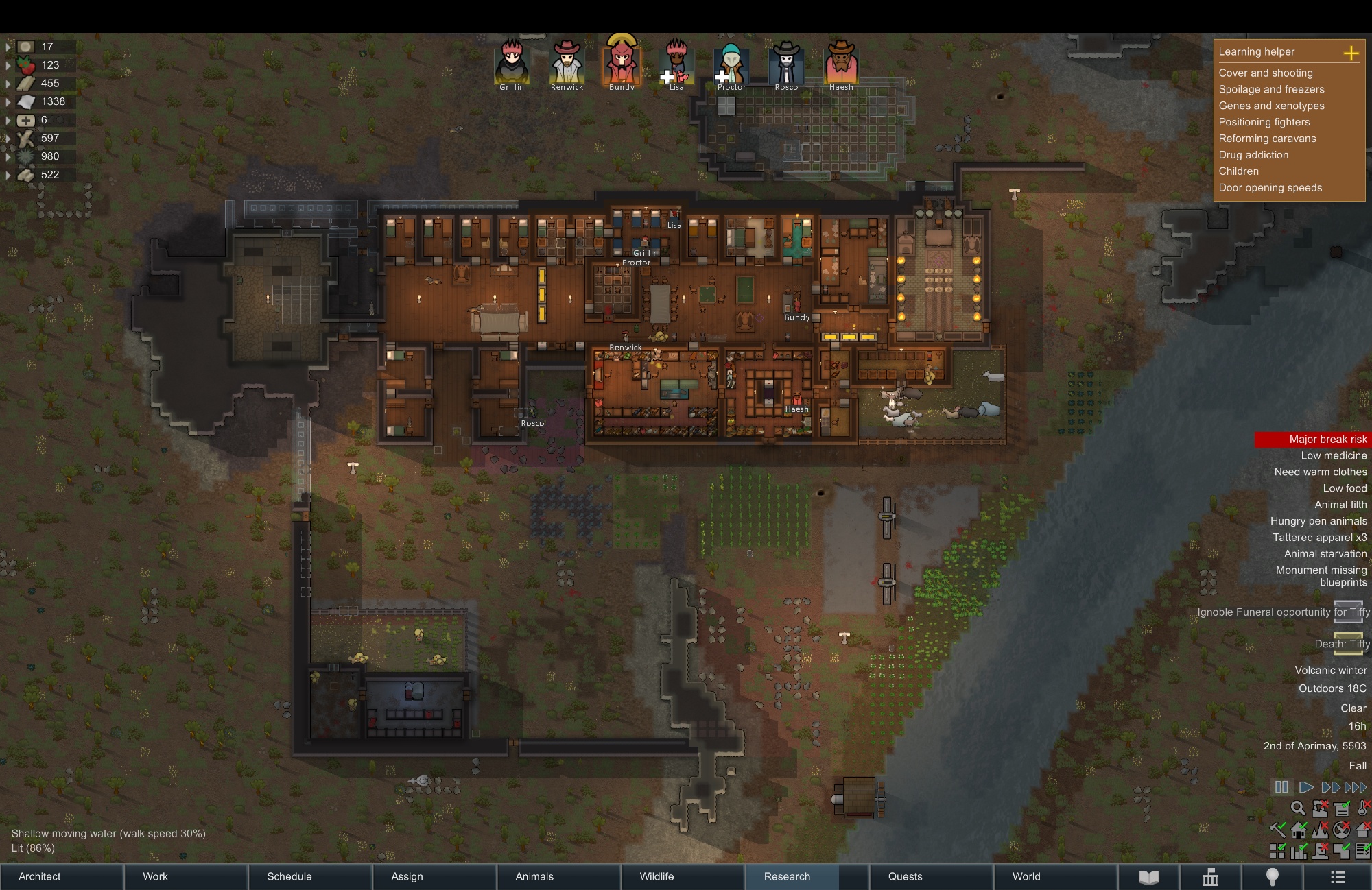The width and height of the screenshot is (1372, 890).
Task: Set game speed to triple fast-forward
Action: tap(1355, 787)
